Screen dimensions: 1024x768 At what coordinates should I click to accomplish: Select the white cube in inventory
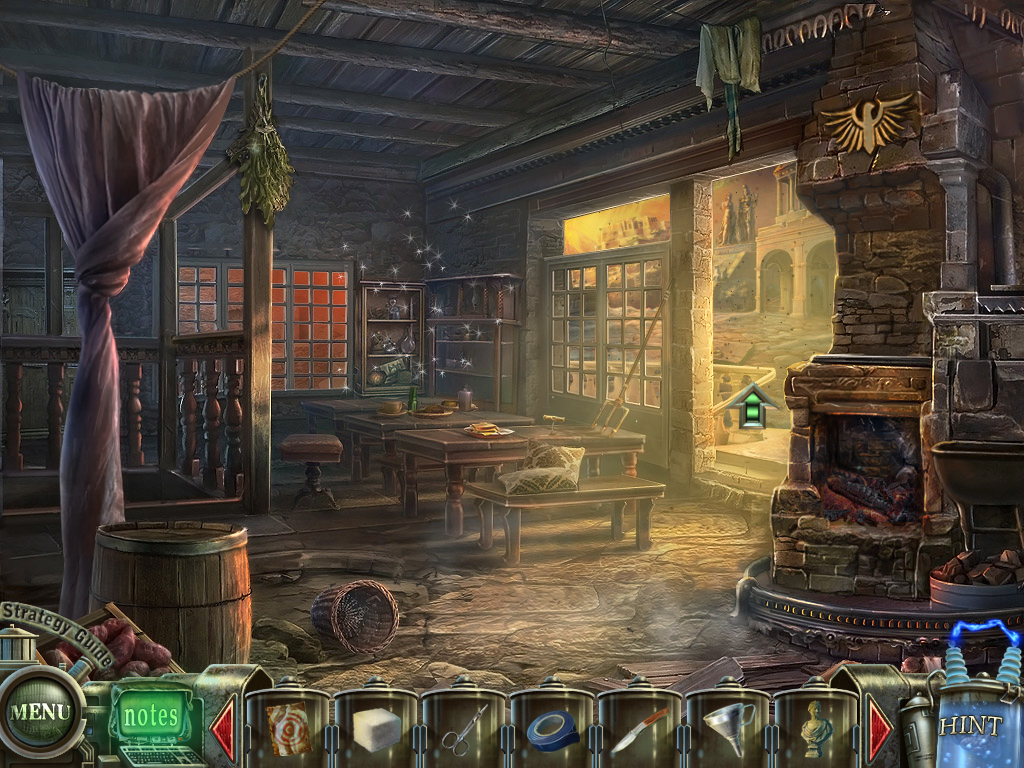click(376, 728)
